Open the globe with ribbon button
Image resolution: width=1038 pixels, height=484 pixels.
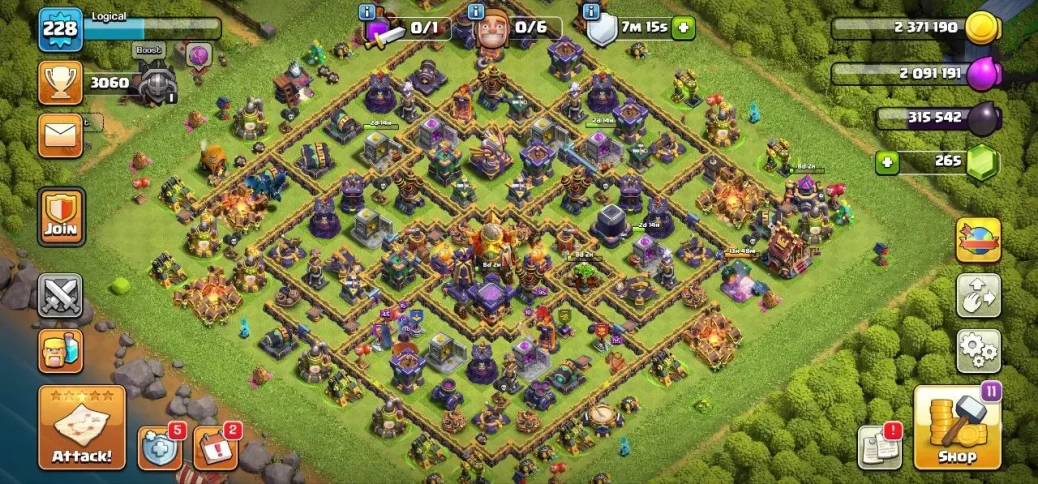(978, 240)
